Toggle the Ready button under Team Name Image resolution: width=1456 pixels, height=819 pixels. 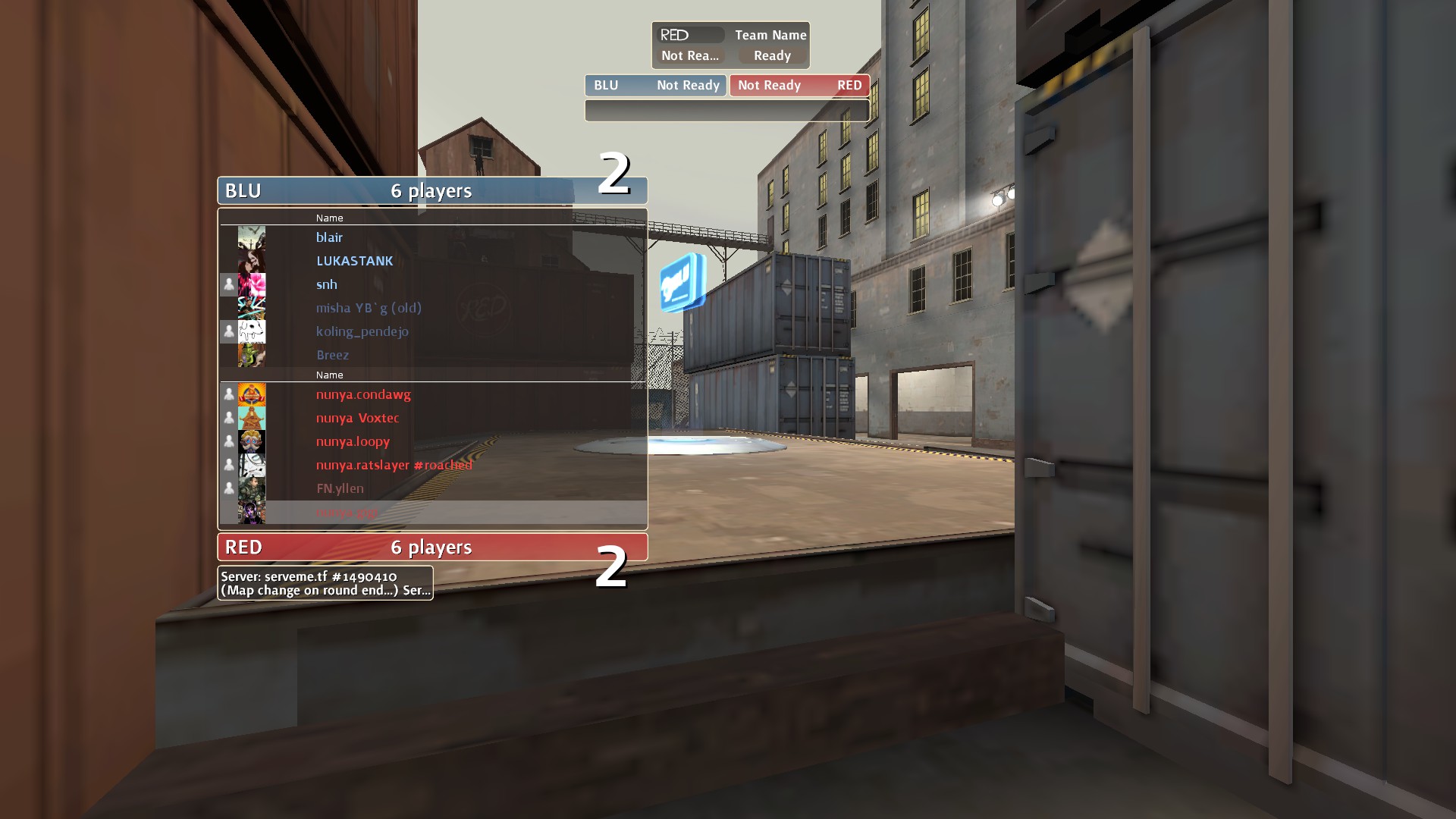tap(772, 55)
